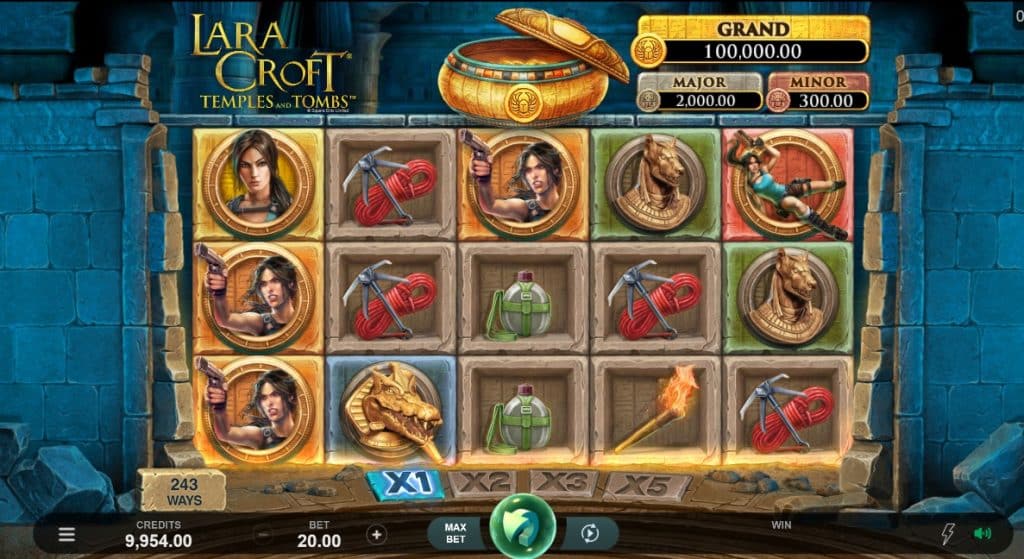This screenshot has height=559, width=1024.
Task: Set the wager with Max Bet
Action: [x=456, y=533]
